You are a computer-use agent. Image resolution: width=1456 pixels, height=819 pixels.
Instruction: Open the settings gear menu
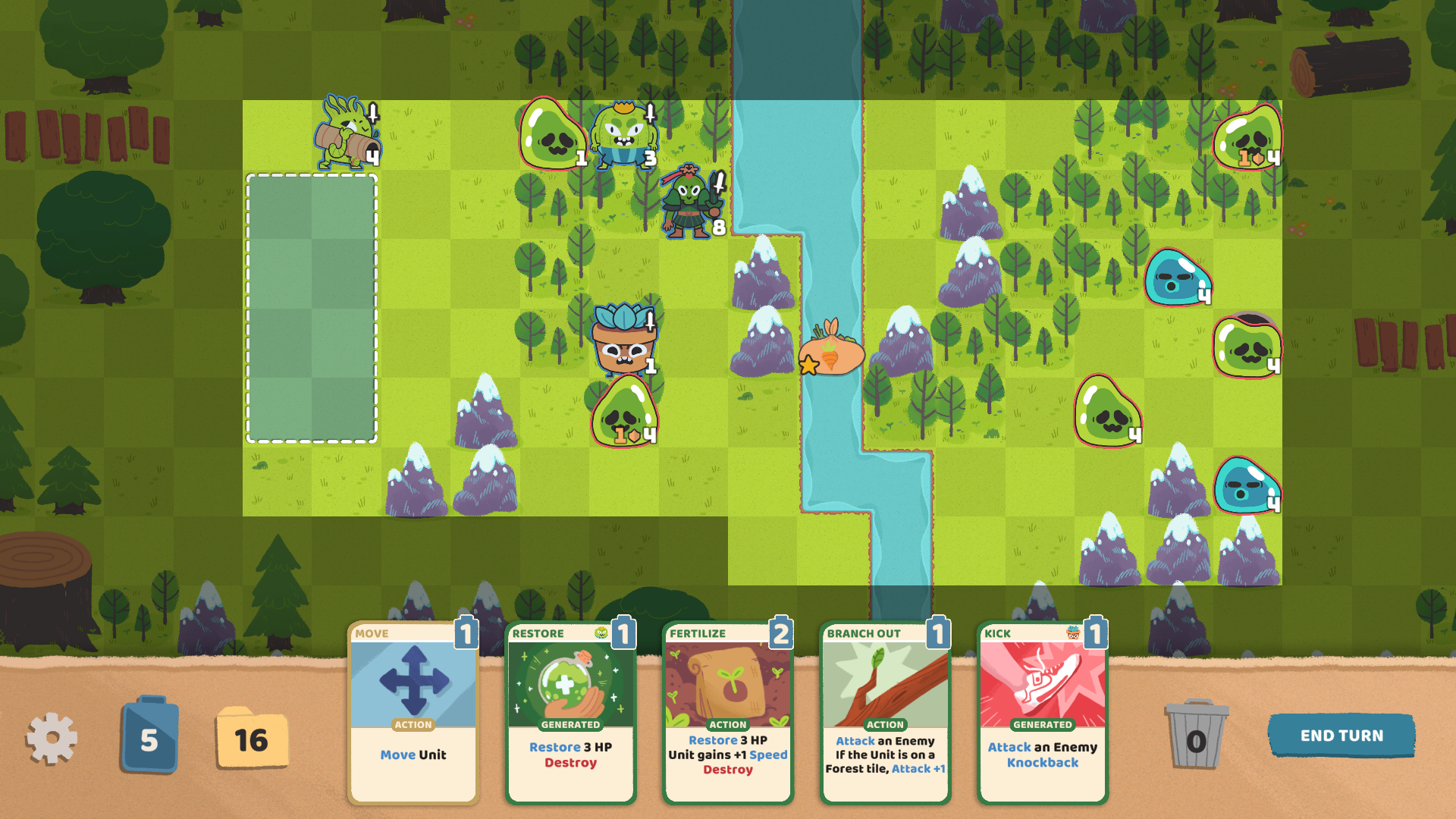click(50, 734)
